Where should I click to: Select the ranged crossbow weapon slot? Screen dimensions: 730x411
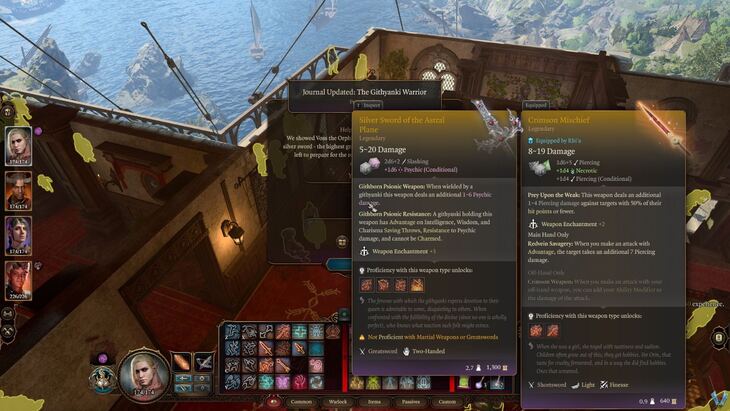[x=204, y=362]
